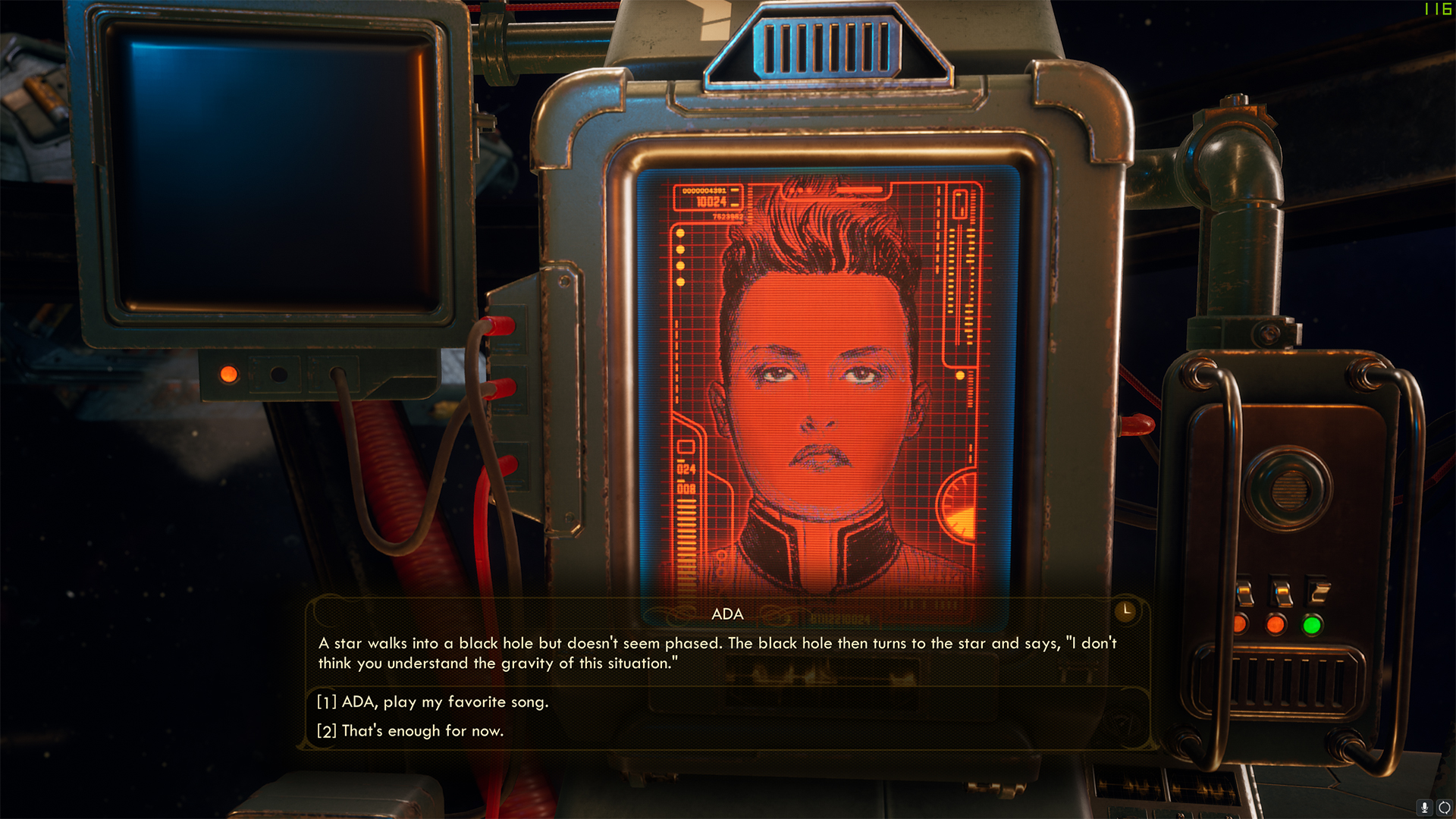Click the microphone overlay icon
The height and width of the screenshot is (819, 1456).
point(1425,808)
